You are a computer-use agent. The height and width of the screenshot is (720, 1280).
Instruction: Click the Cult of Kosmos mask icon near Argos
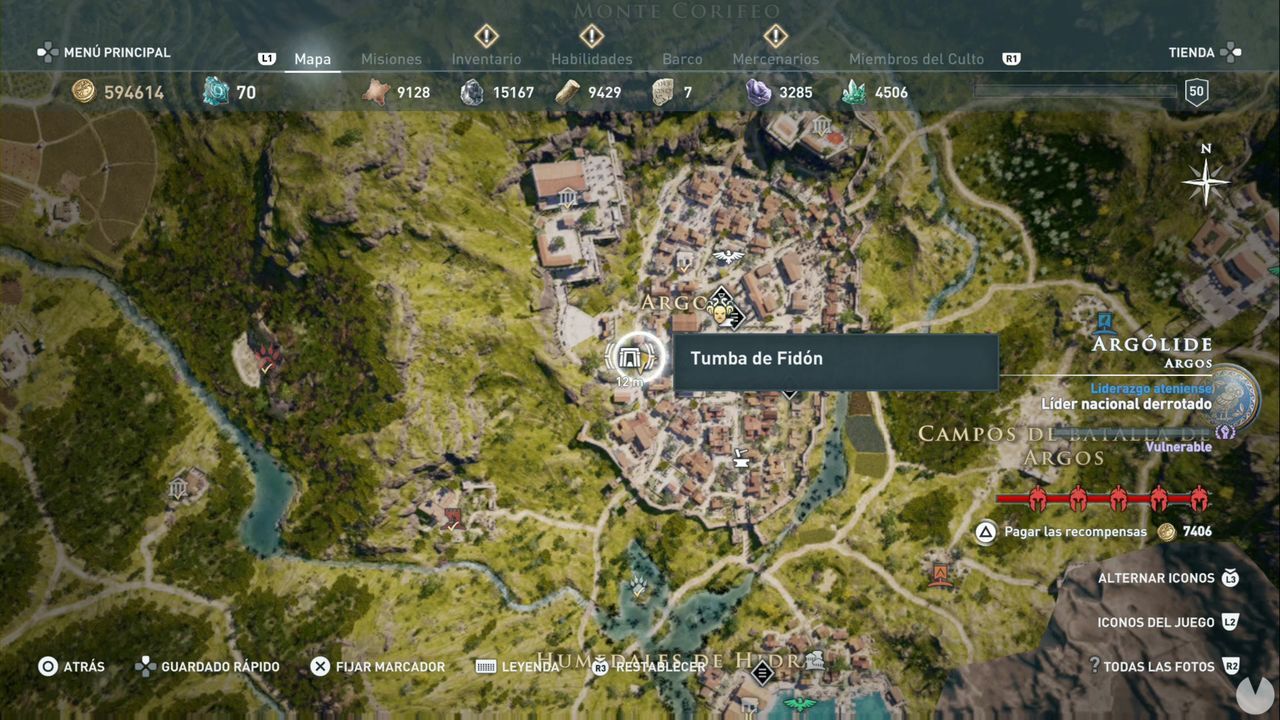(722, 311)
